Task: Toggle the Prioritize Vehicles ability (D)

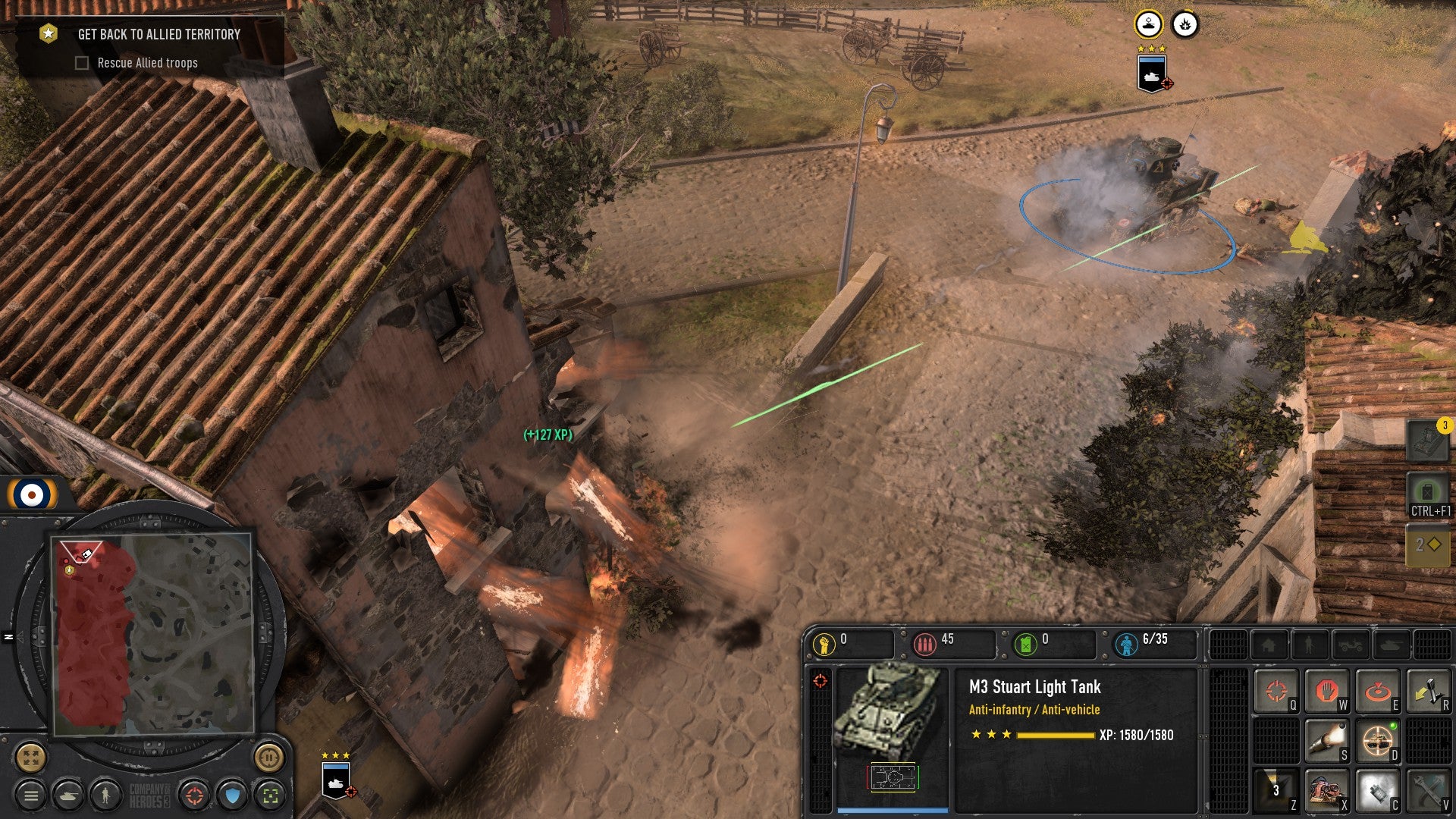Action: coord(1379,739)
